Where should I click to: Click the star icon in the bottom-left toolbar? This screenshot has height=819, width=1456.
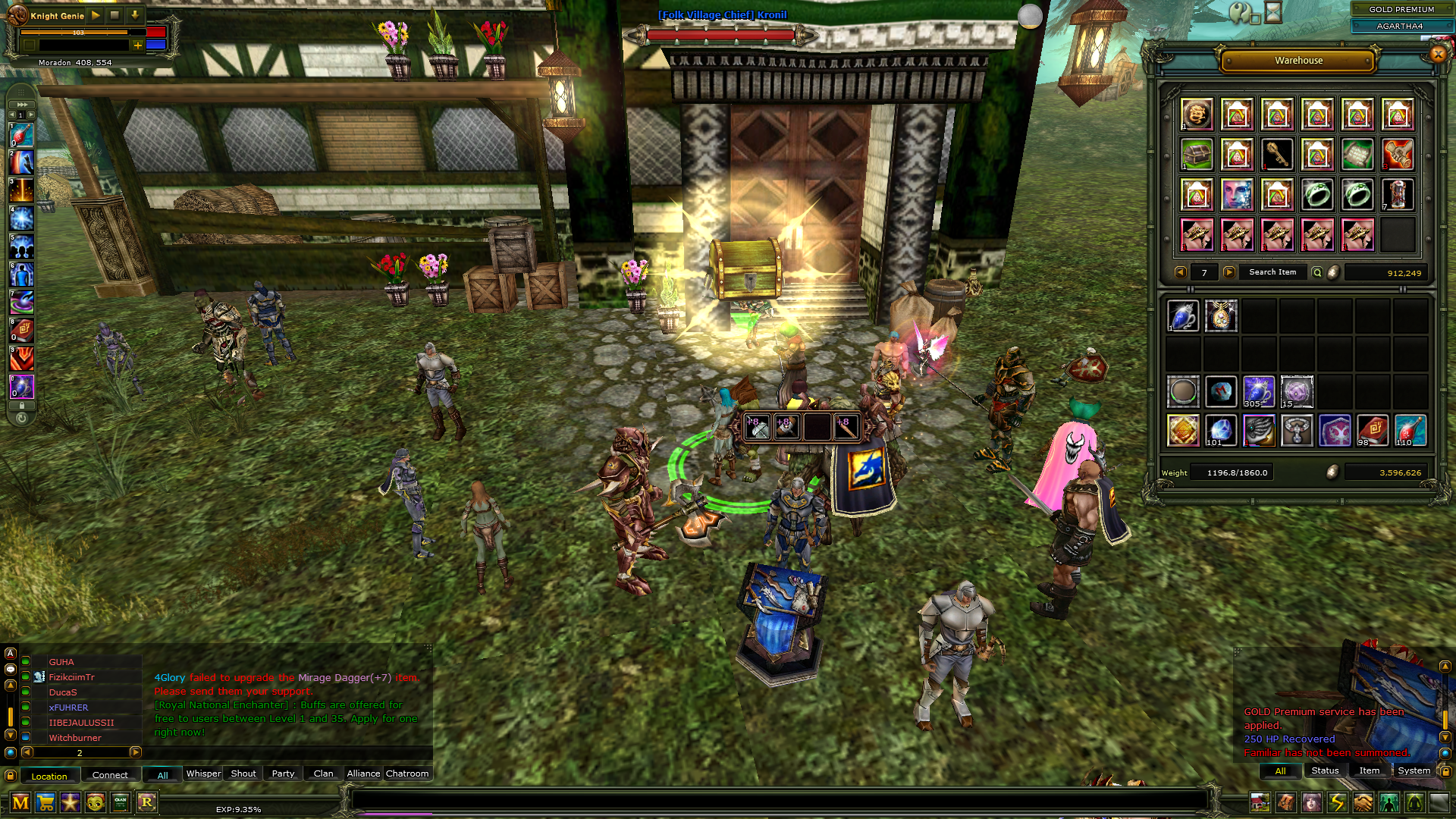[70, 803]
